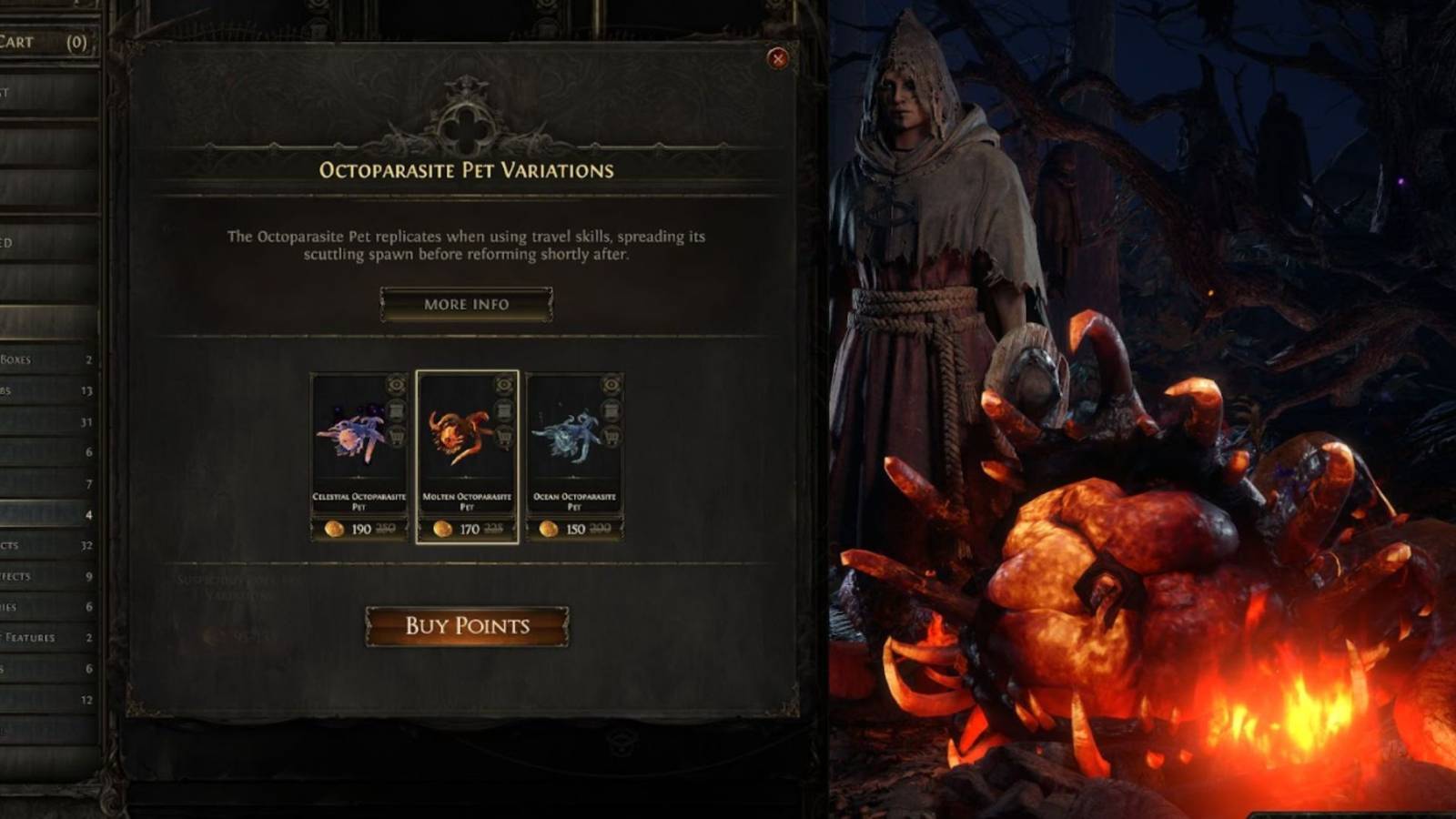Click the More Info button
This screenshot has height=819, width=1456.
(x=466, y=303)
